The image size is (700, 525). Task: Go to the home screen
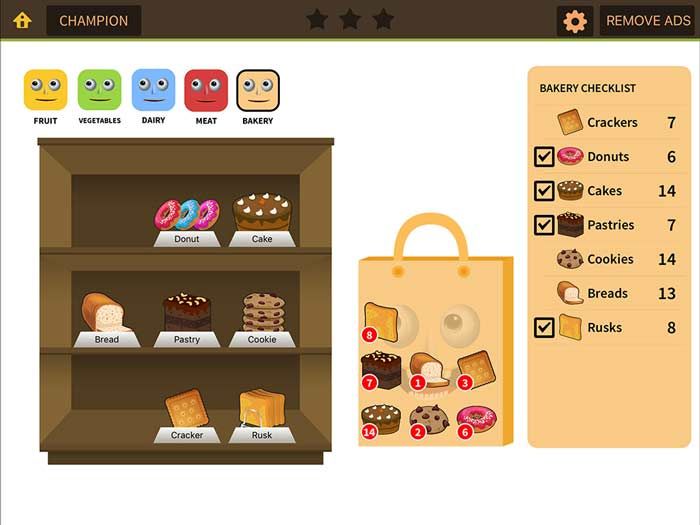point(22,20)
